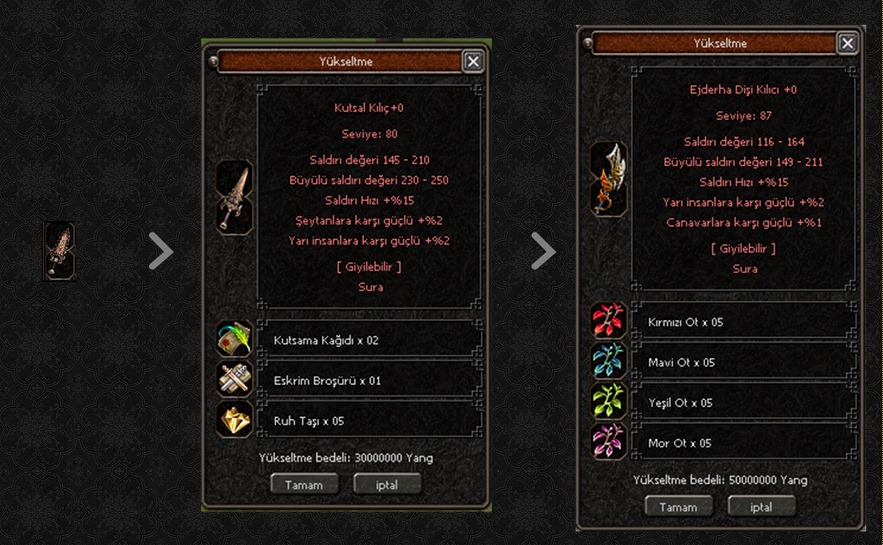Viewport: 883px width, 545px height.
Task: Close the Ejderha Dişi Kılıcı upgrade window
Action: click(847, 43)
